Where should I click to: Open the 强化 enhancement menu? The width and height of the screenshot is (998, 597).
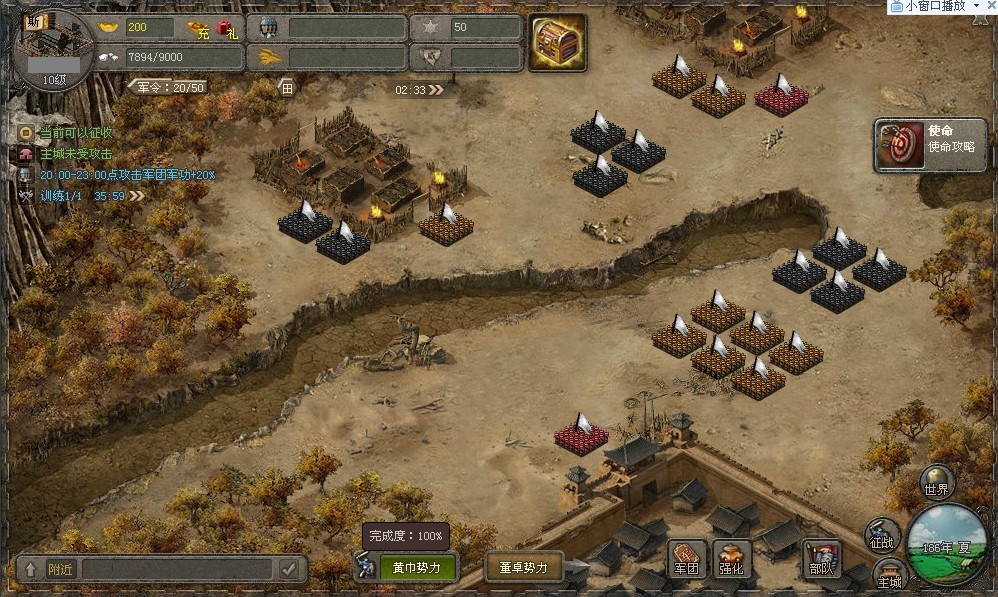[732, 559]
